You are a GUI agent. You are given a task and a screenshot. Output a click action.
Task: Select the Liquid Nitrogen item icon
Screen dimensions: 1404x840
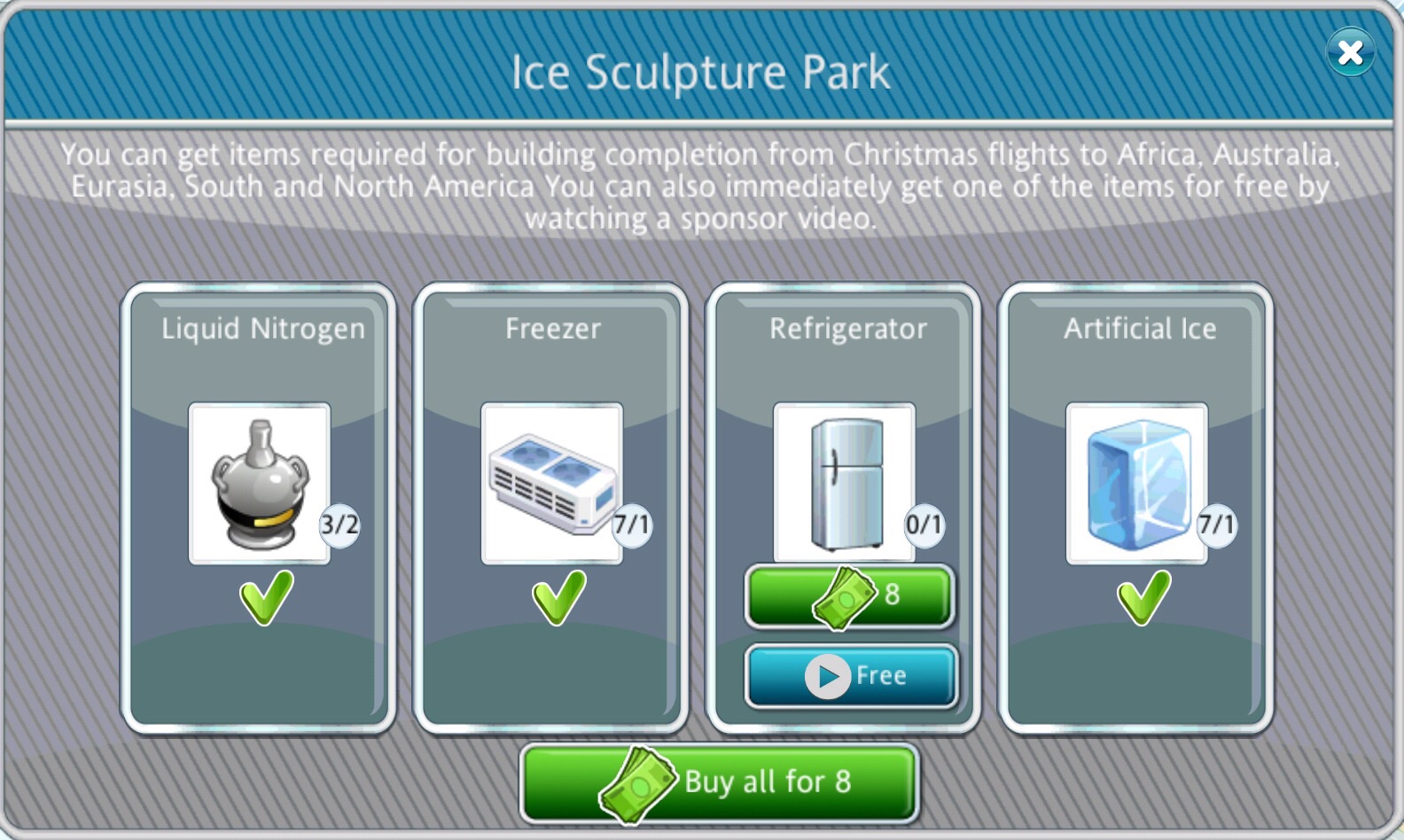(x=260, y=483)
